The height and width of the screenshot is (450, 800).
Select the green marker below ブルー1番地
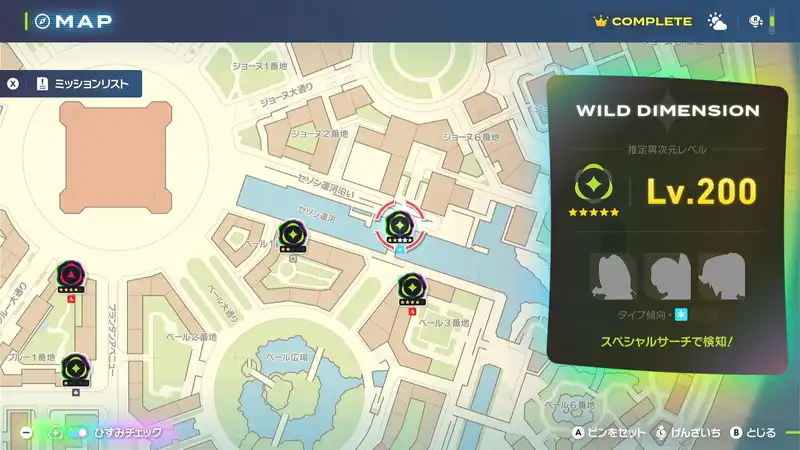point(75,367)
